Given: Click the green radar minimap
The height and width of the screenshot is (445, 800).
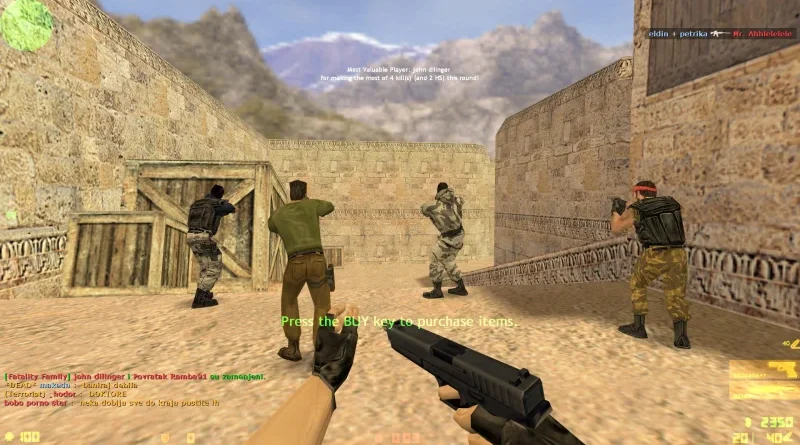Looking at the screenshot, I should pyautogui.click(x=26, y=25).
